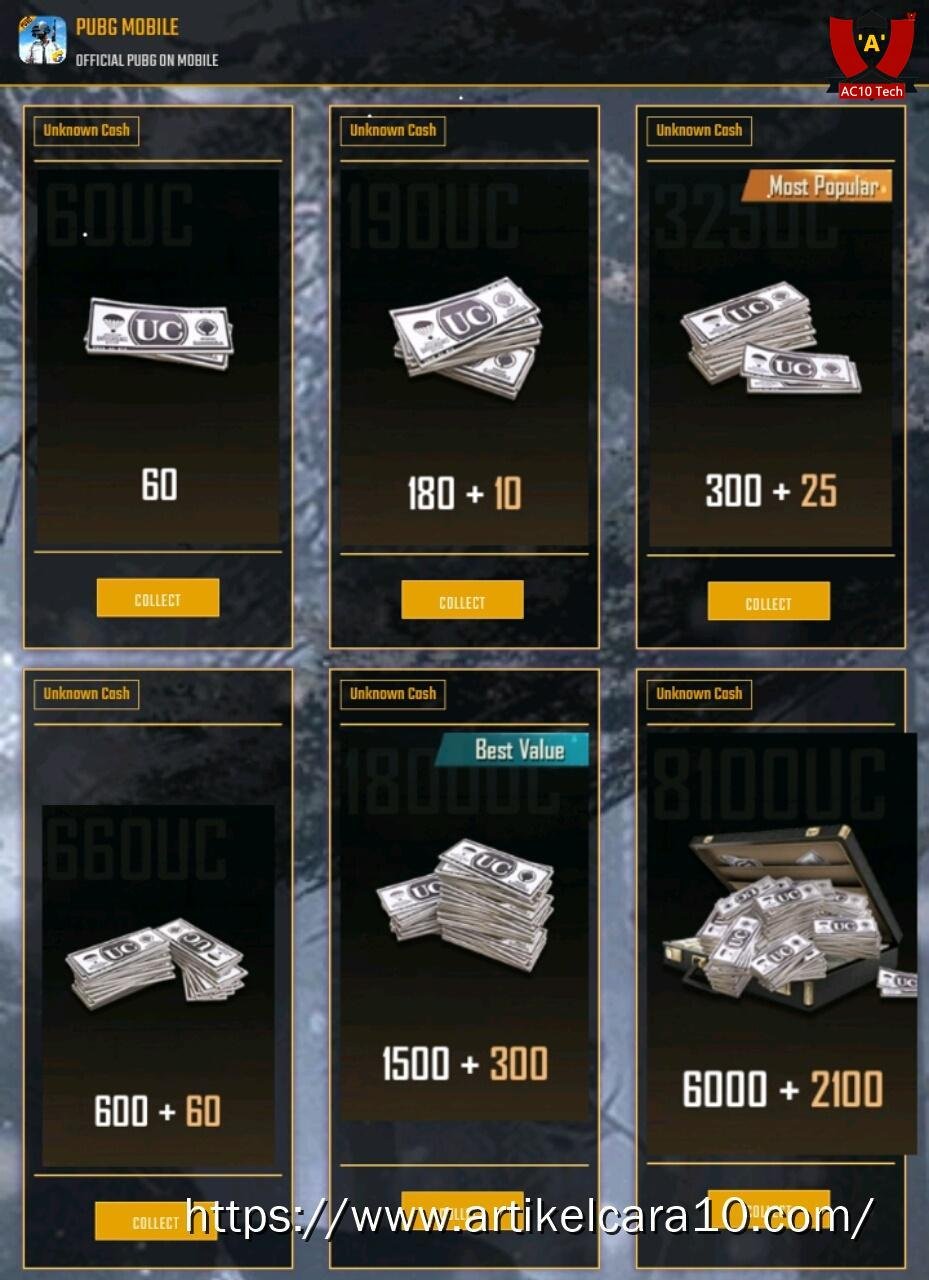
Task: Click COLLECT button under the 300 + 25 pack
Action: click(x=768, y=602)
